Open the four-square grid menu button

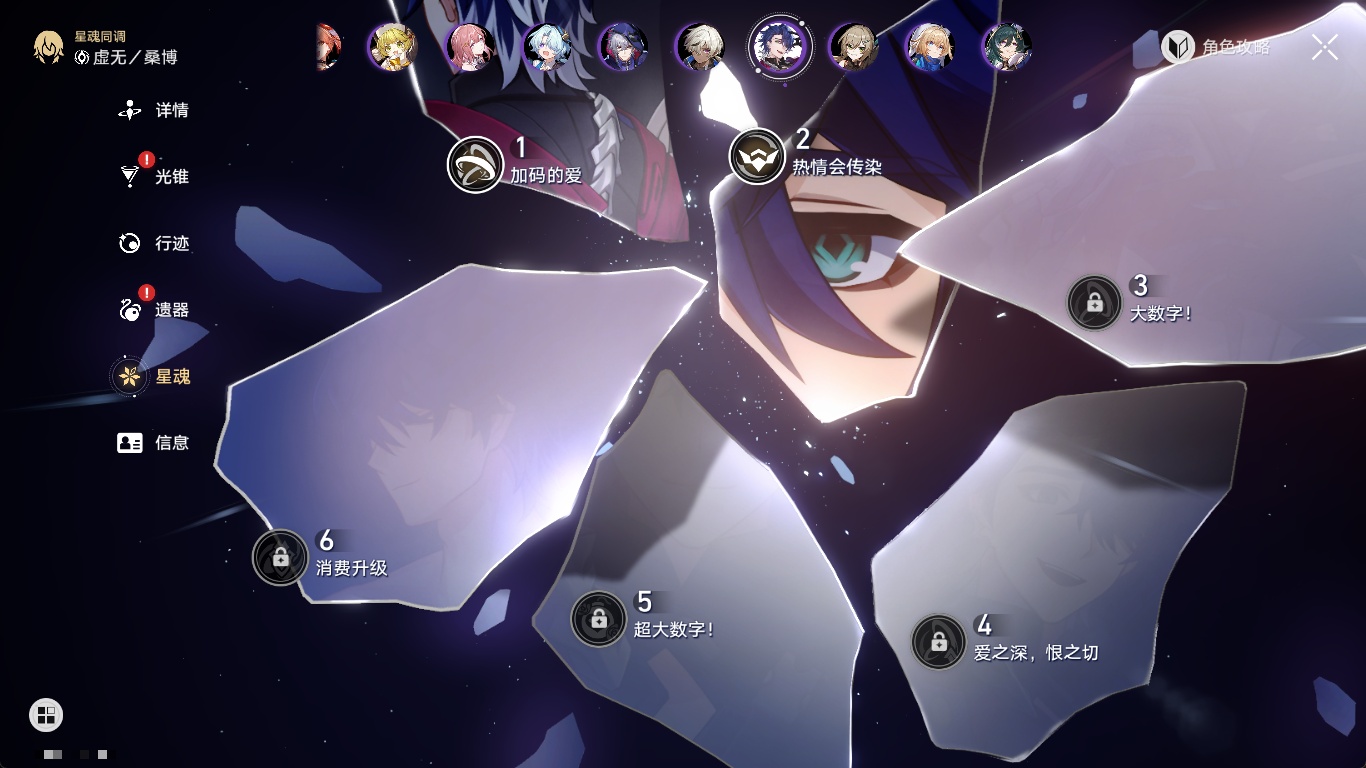pos(46,714)
